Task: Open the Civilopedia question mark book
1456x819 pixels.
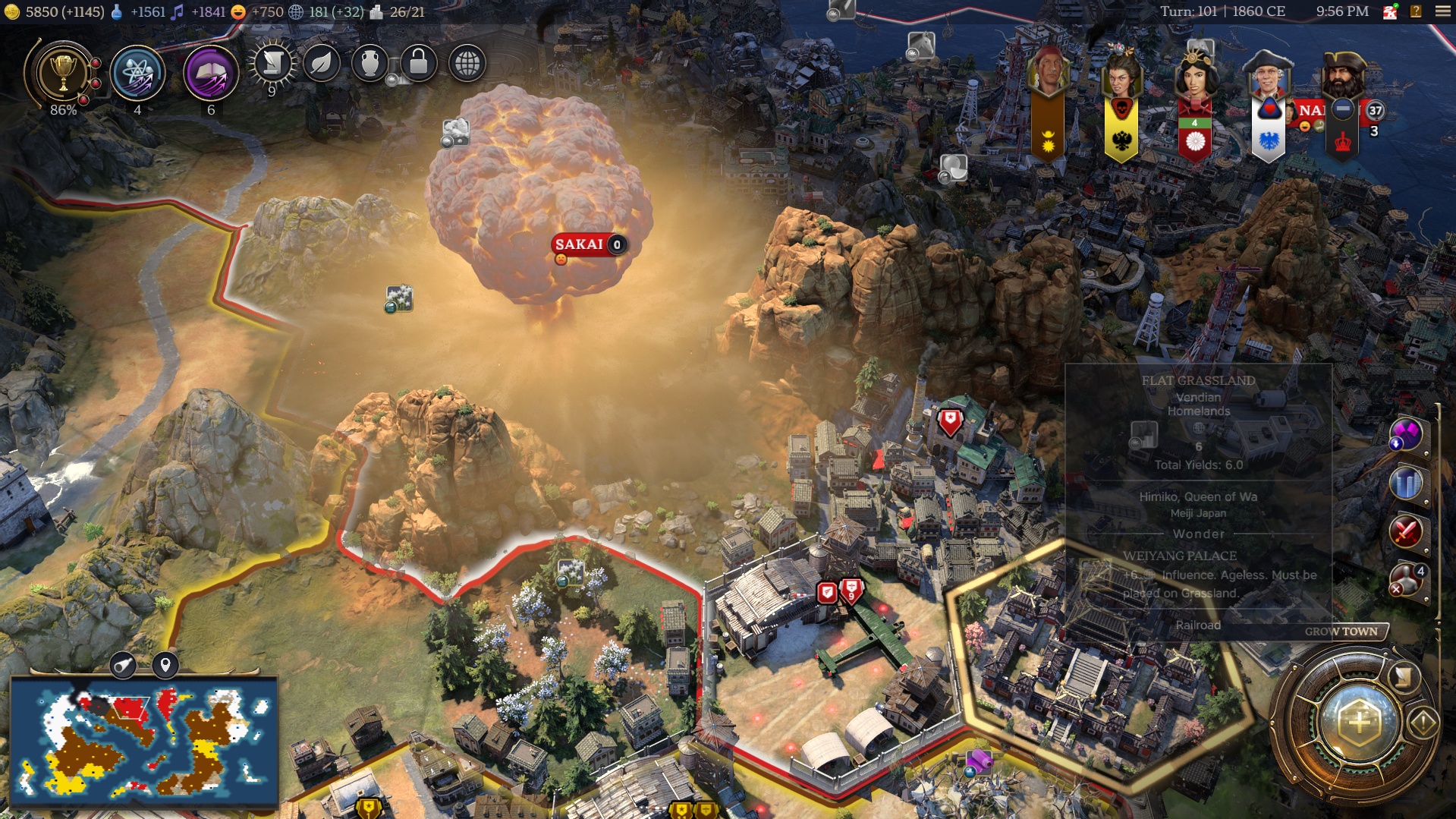Action: coord(1416,11)
